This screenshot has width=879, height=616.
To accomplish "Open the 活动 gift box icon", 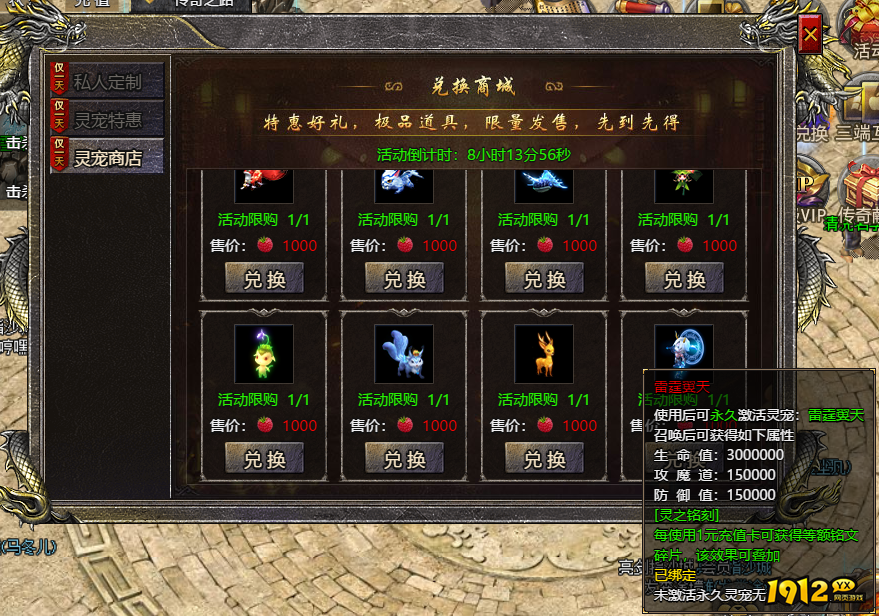I will pos(862,25).
